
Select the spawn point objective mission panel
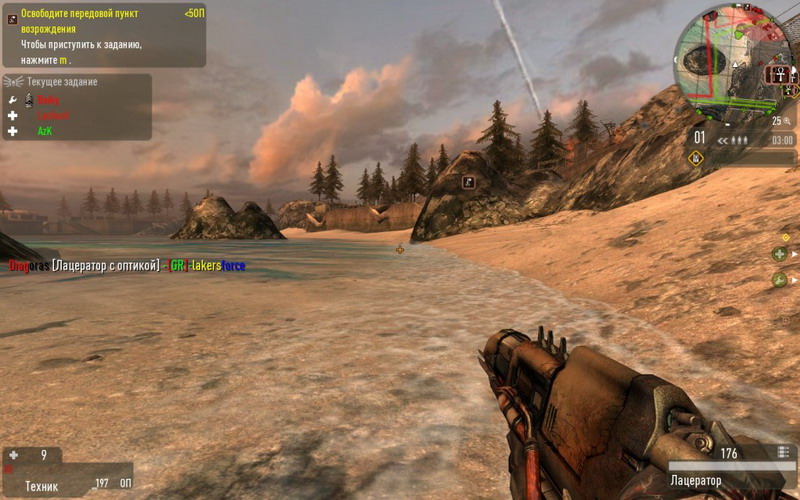click(x=104, y=30)
